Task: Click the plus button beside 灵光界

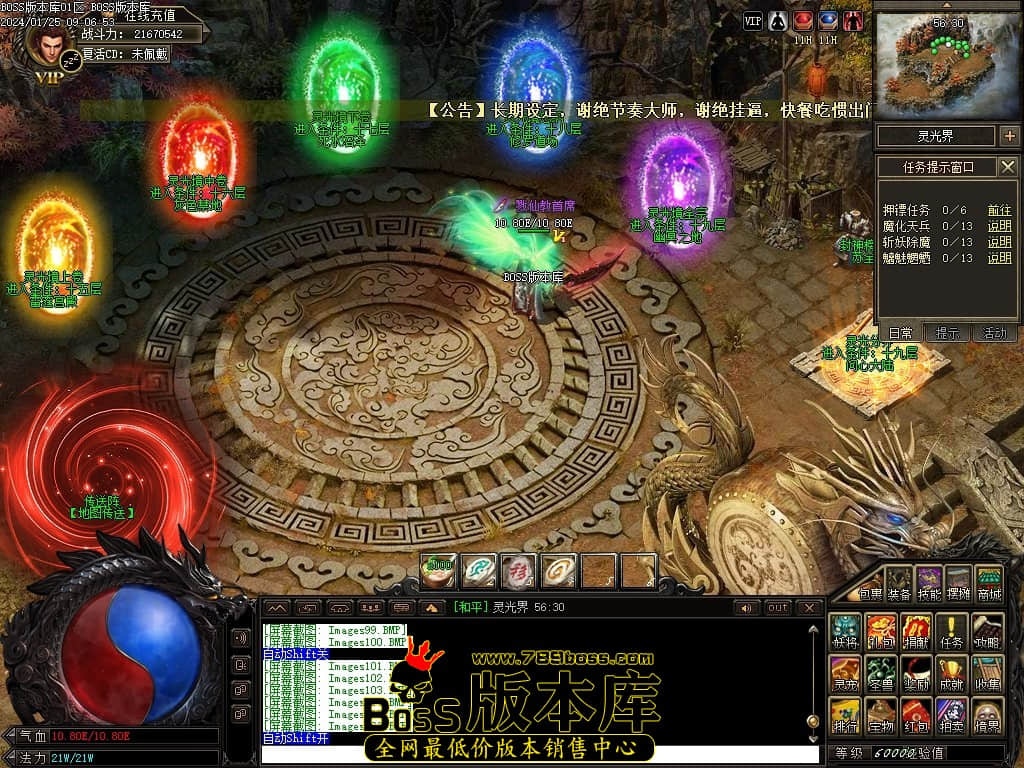Action: pyautogui.click(x=1008, y=136)
